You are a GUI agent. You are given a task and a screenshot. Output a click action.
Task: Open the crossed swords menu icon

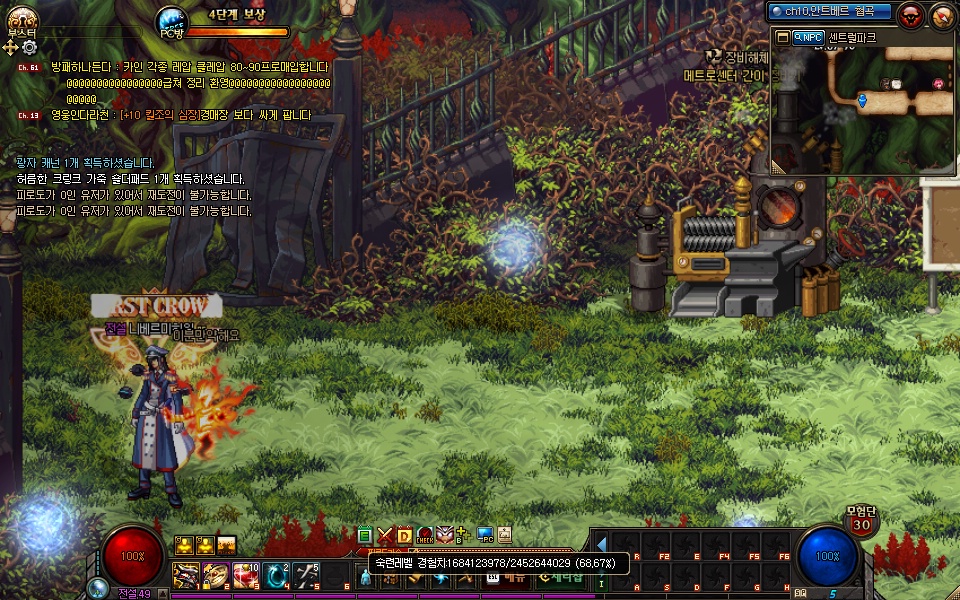[385, 535]
